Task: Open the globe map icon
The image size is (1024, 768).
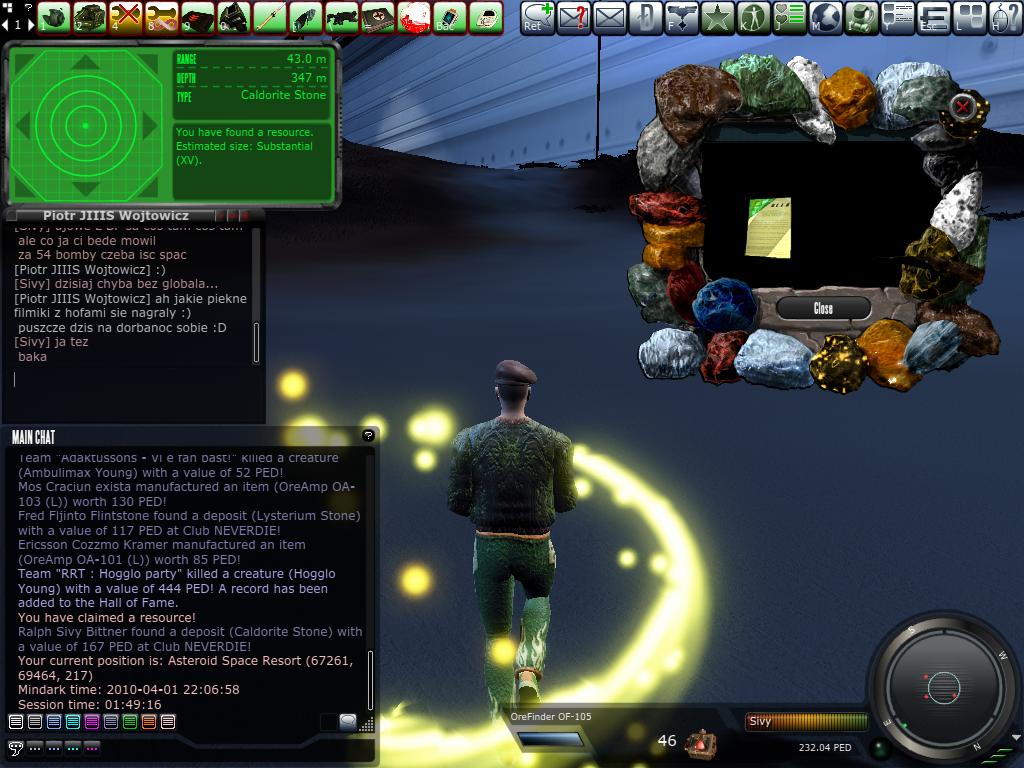Action: point(825,17)
